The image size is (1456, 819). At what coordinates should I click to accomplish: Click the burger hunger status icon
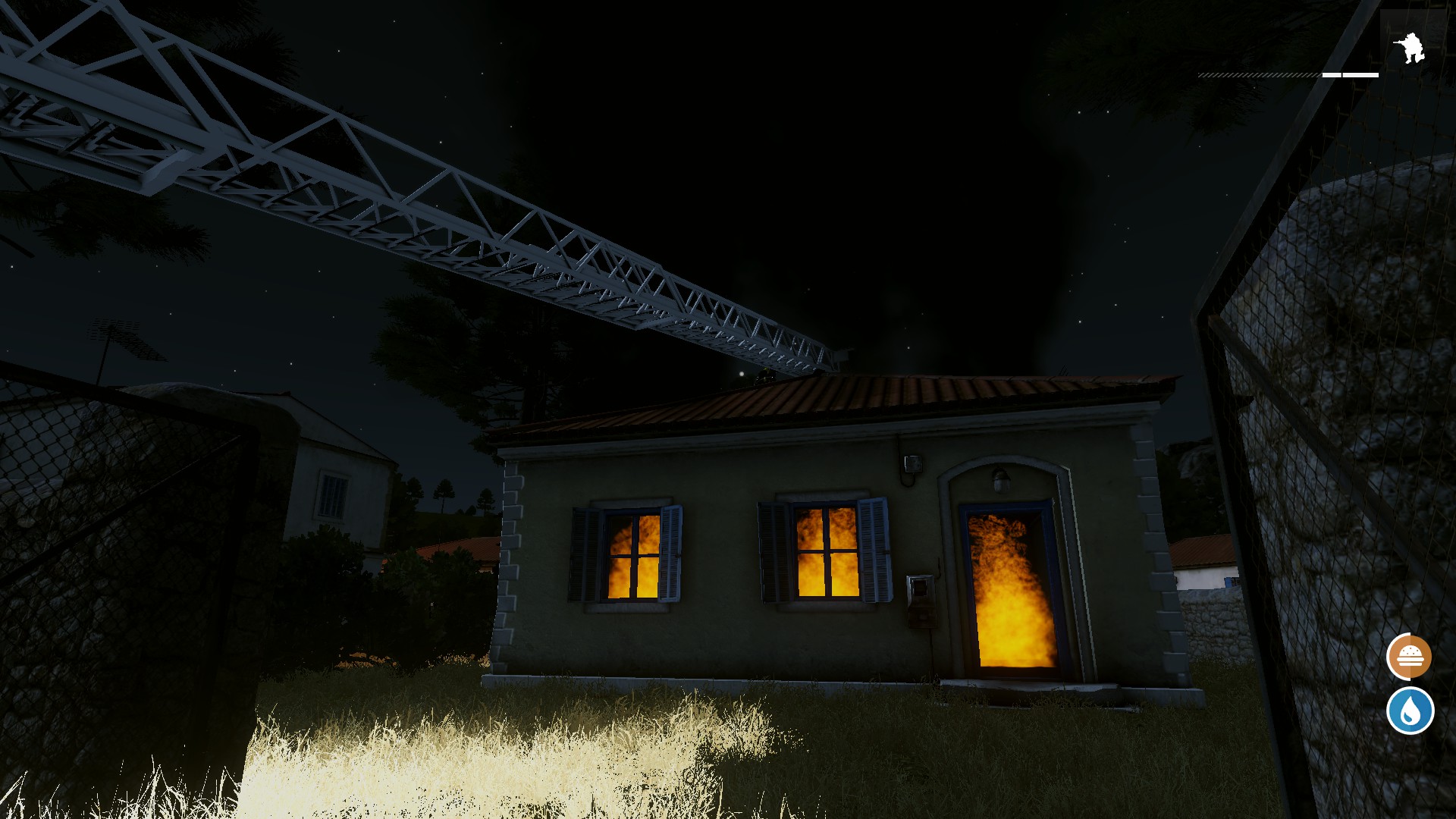pos(1409,657)
